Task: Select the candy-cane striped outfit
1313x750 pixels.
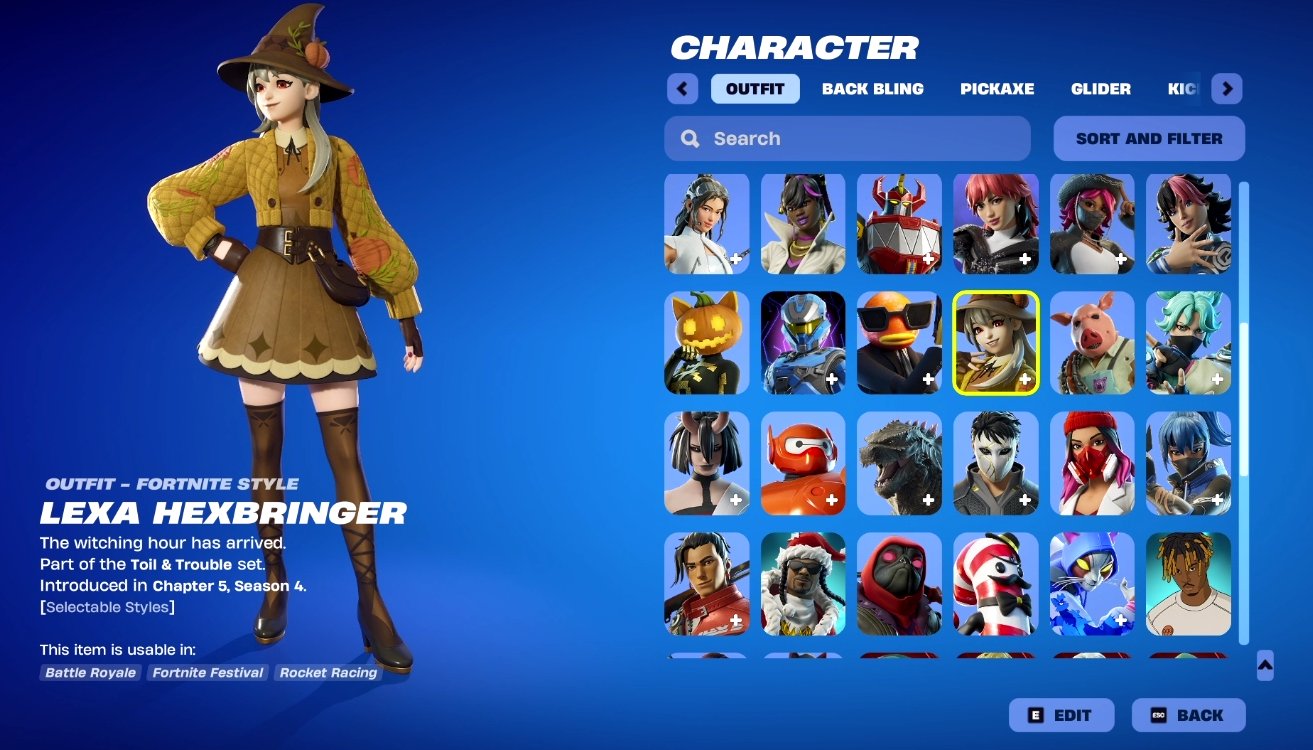Action: coord(996,585)
